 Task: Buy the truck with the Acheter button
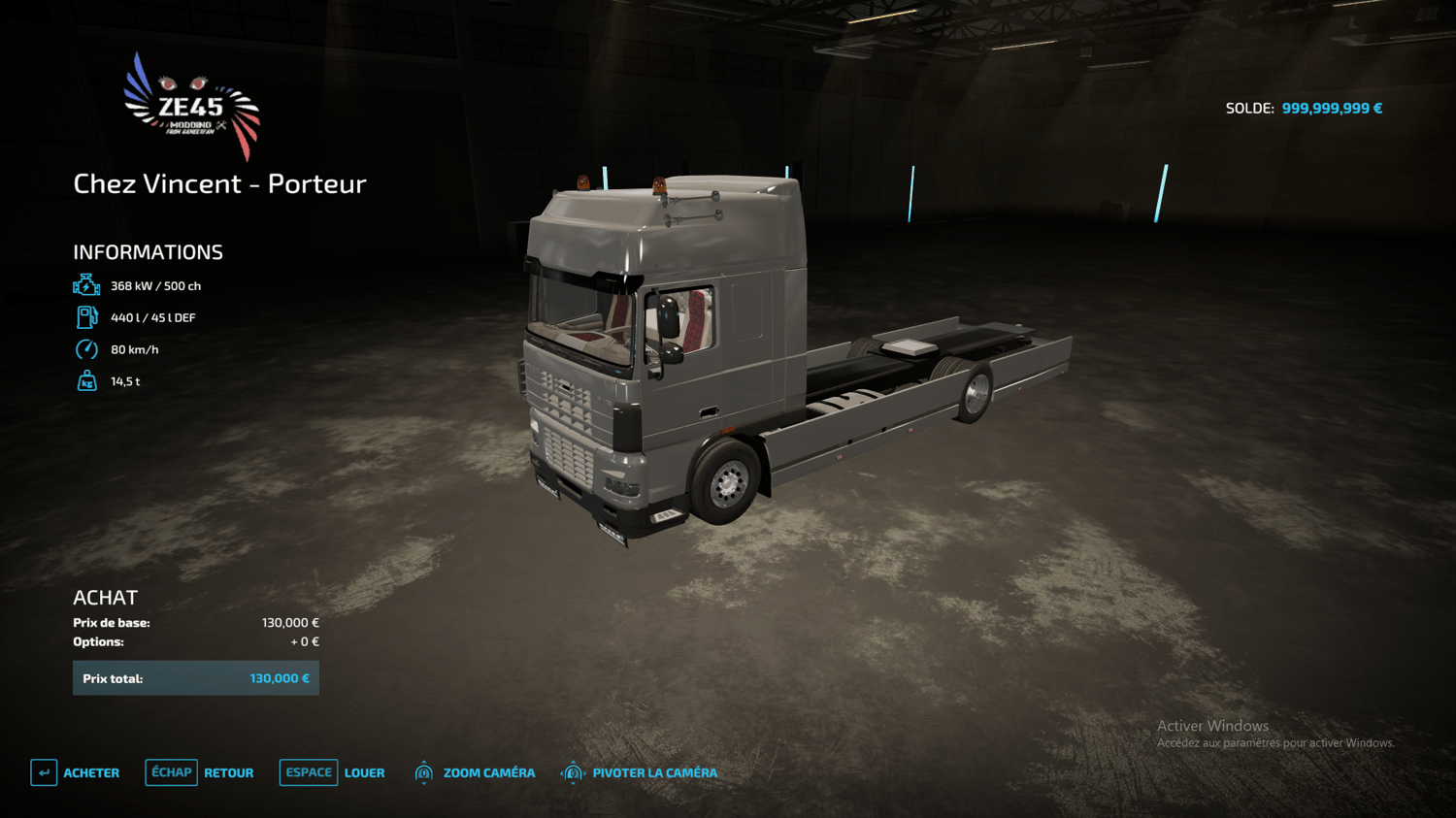coord(76,772)
